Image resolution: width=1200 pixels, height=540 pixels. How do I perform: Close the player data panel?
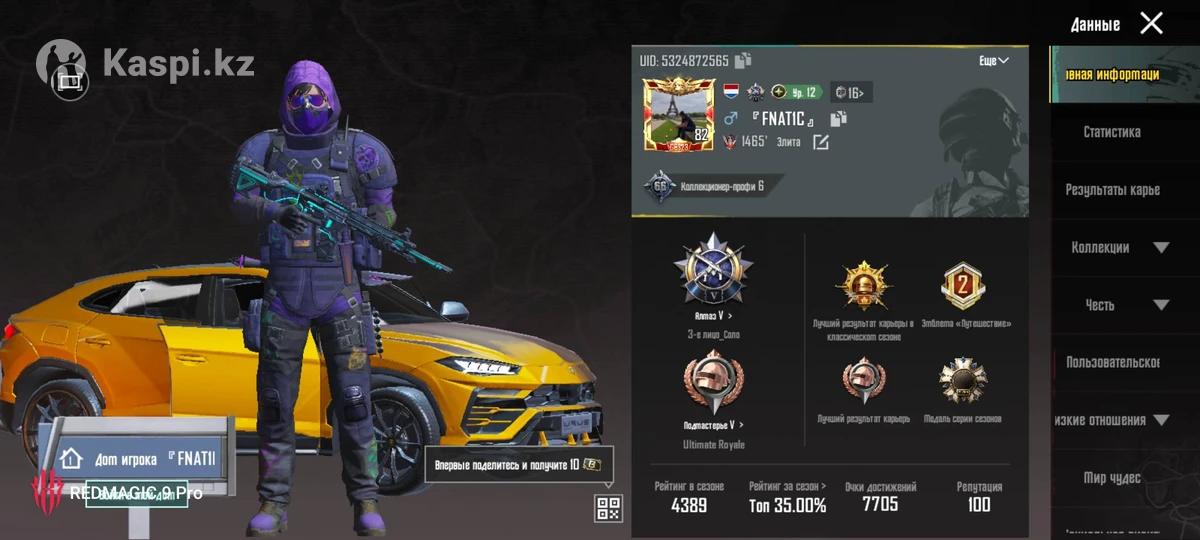tap(1151, 23)
